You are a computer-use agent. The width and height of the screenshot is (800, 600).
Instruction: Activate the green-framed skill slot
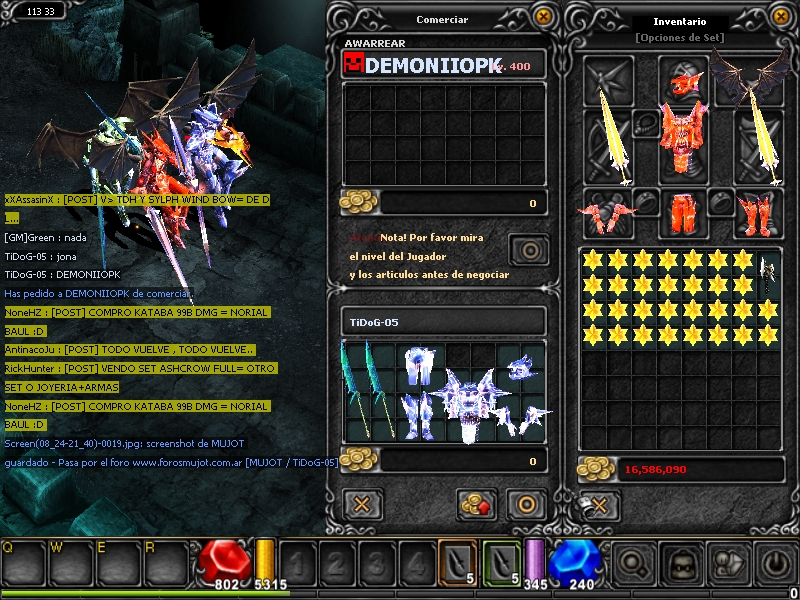coord(503,561)
